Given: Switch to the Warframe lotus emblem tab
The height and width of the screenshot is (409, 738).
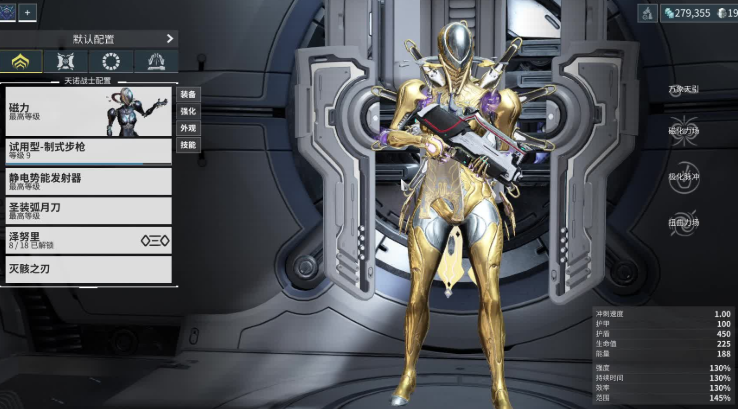Looking at the screenshot, I should 21,62.
